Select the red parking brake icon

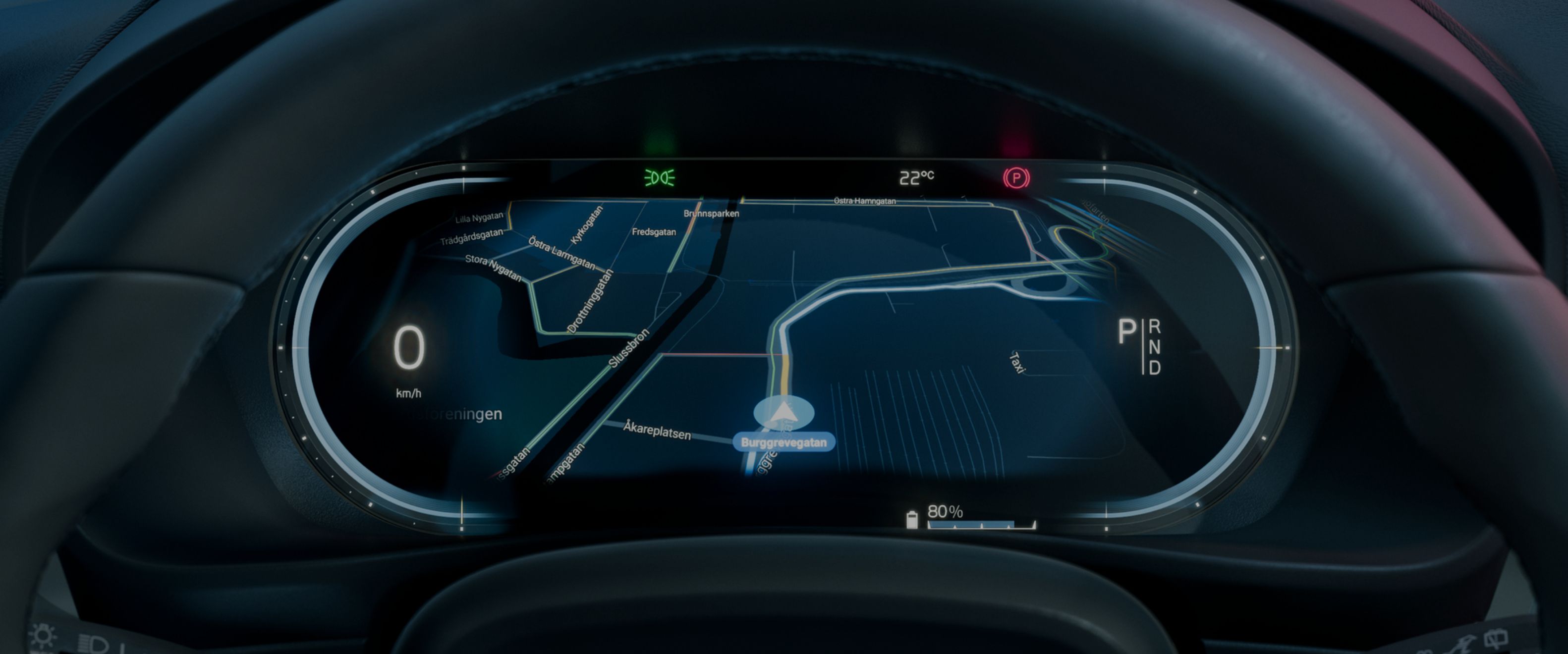click(x=1016, y=178)
